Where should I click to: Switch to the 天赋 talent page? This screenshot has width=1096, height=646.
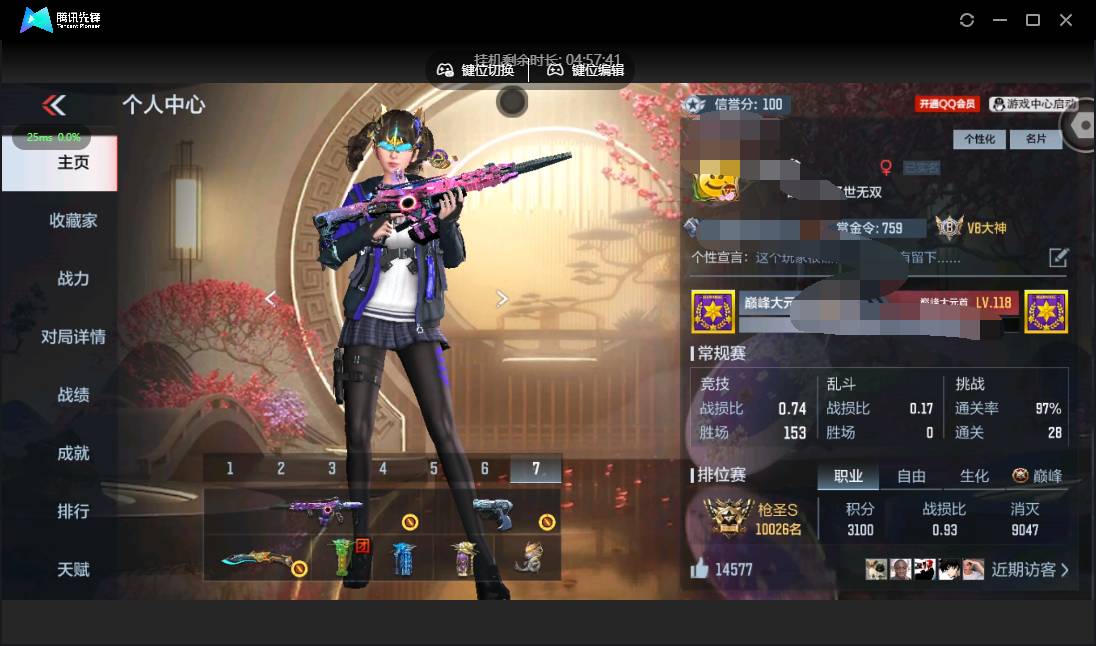73,569
